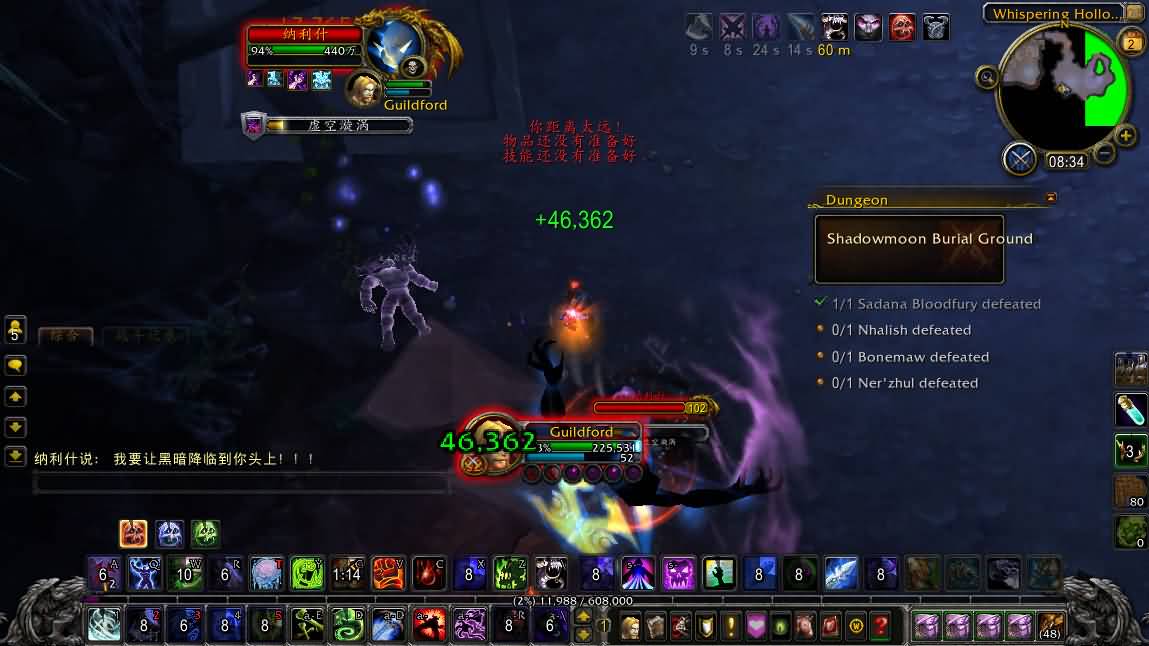
Task: Toggle the minimap tracking magnifier button
Action: pos(987,77)
